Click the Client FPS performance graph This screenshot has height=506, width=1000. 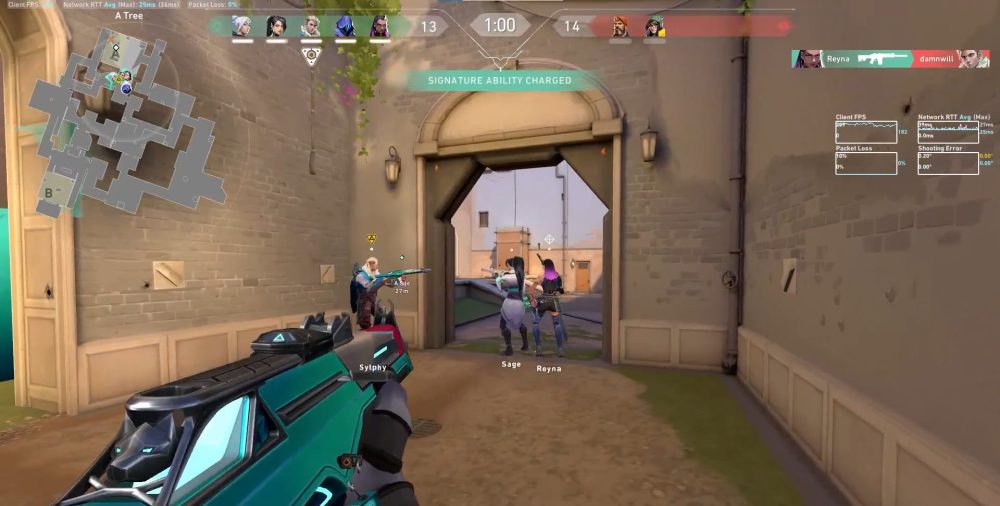(x=865, y=131)
